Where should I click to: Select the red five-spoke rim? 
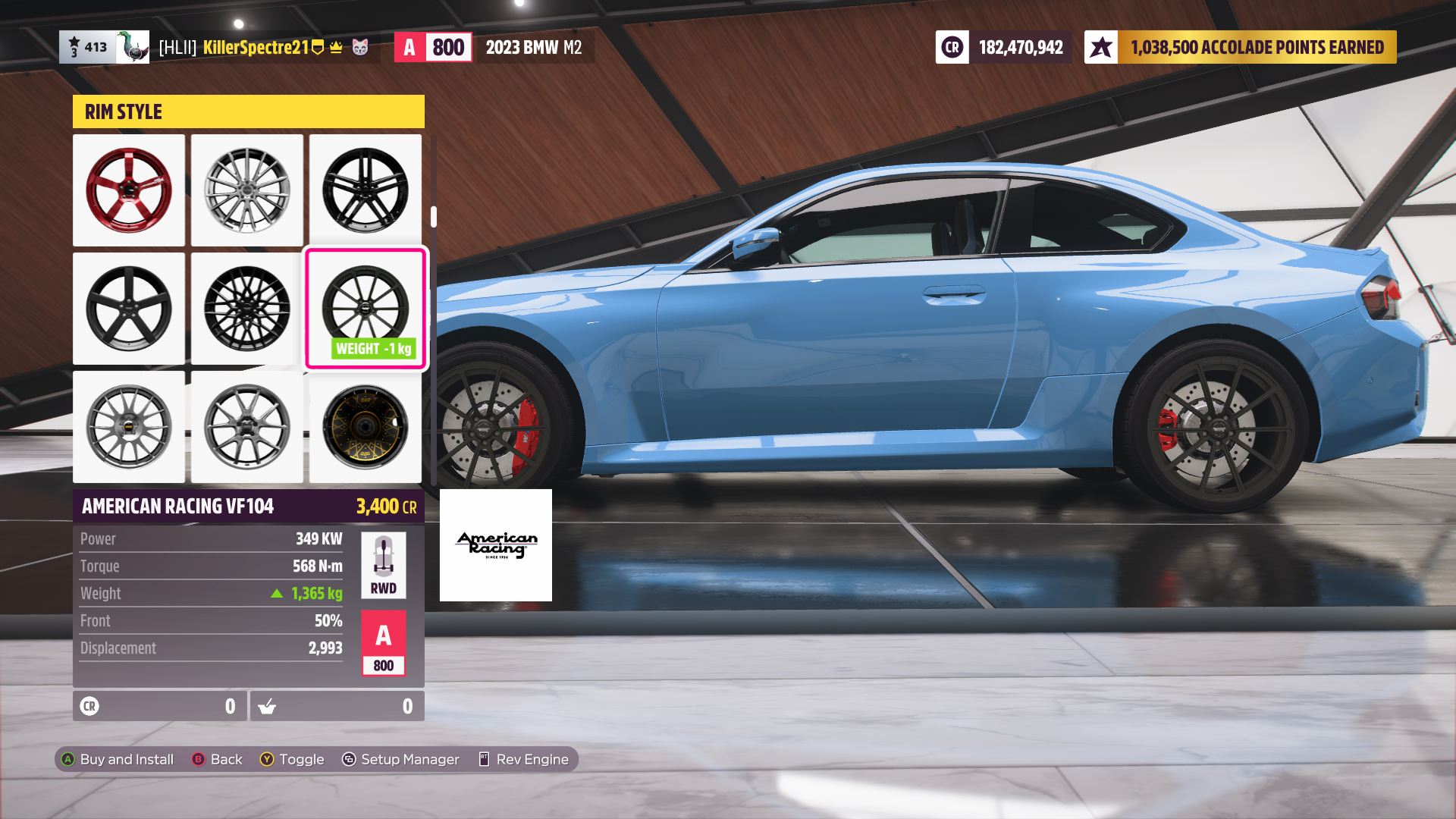point(129,190)
